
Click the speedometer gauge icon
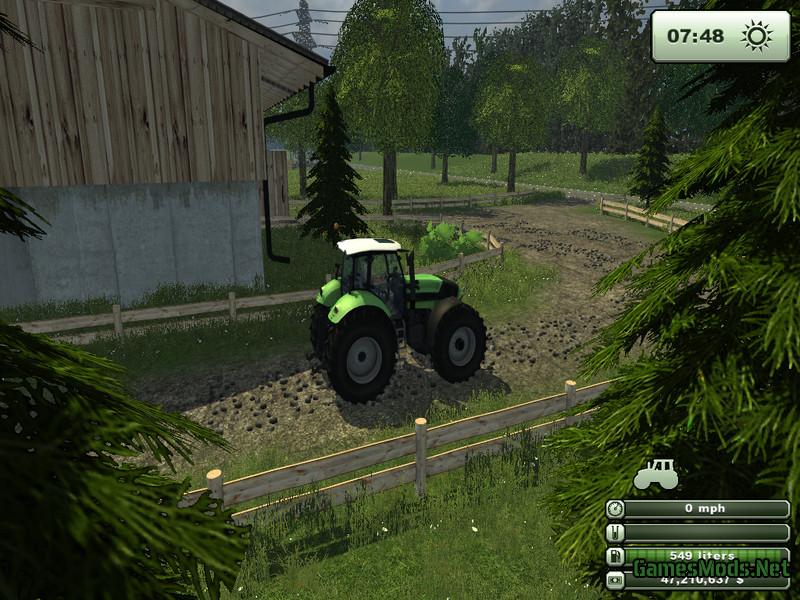[614, 508]
